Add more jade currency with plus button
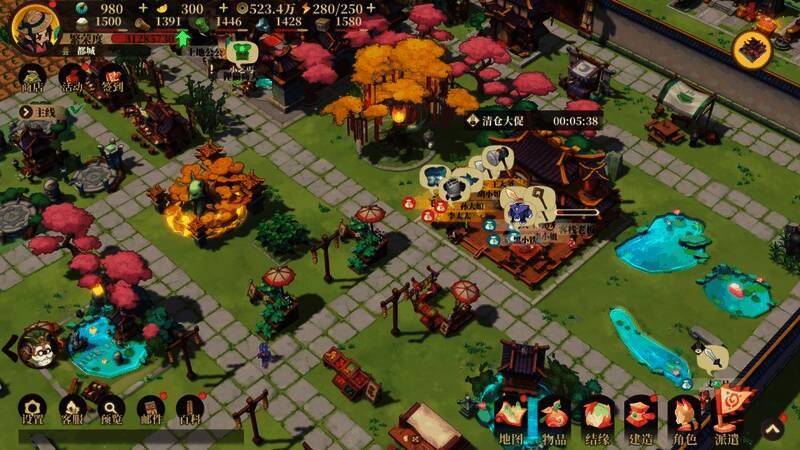Screen dimensions: 800x450 [x=142, y=9]
